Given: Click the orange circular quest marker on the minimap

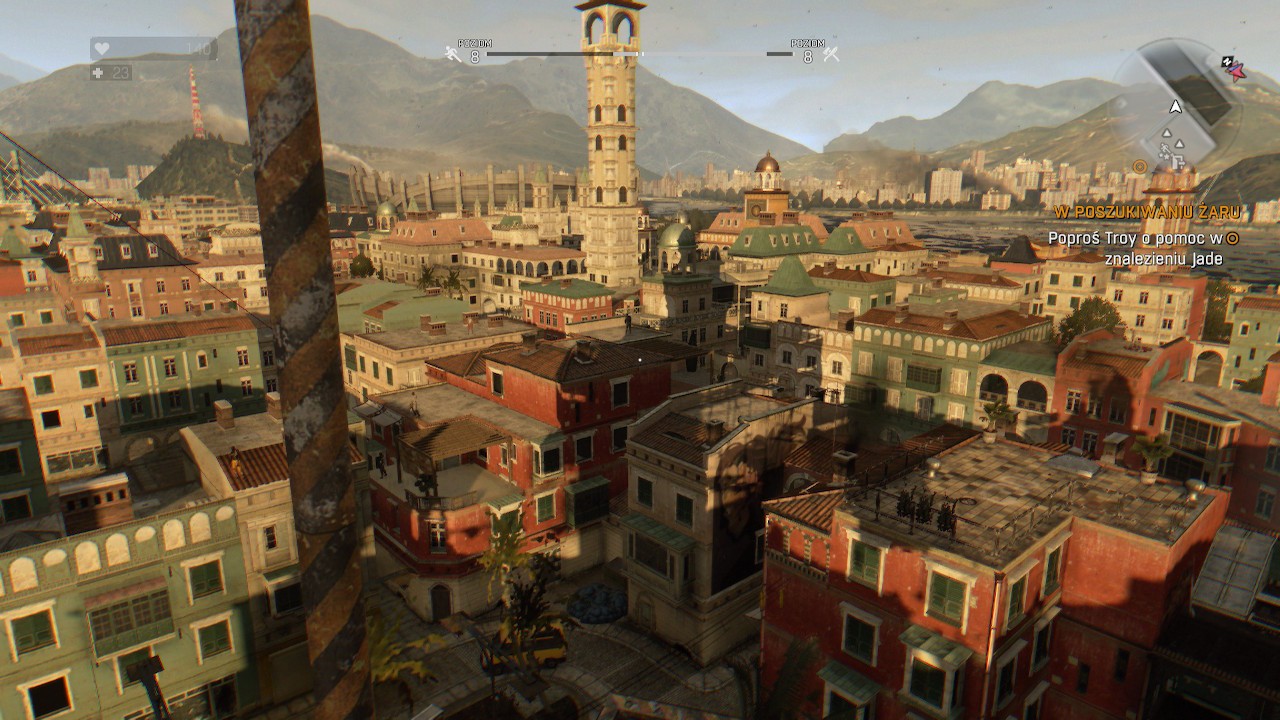Looking at the screenshot, I should tap(1140, 168).
